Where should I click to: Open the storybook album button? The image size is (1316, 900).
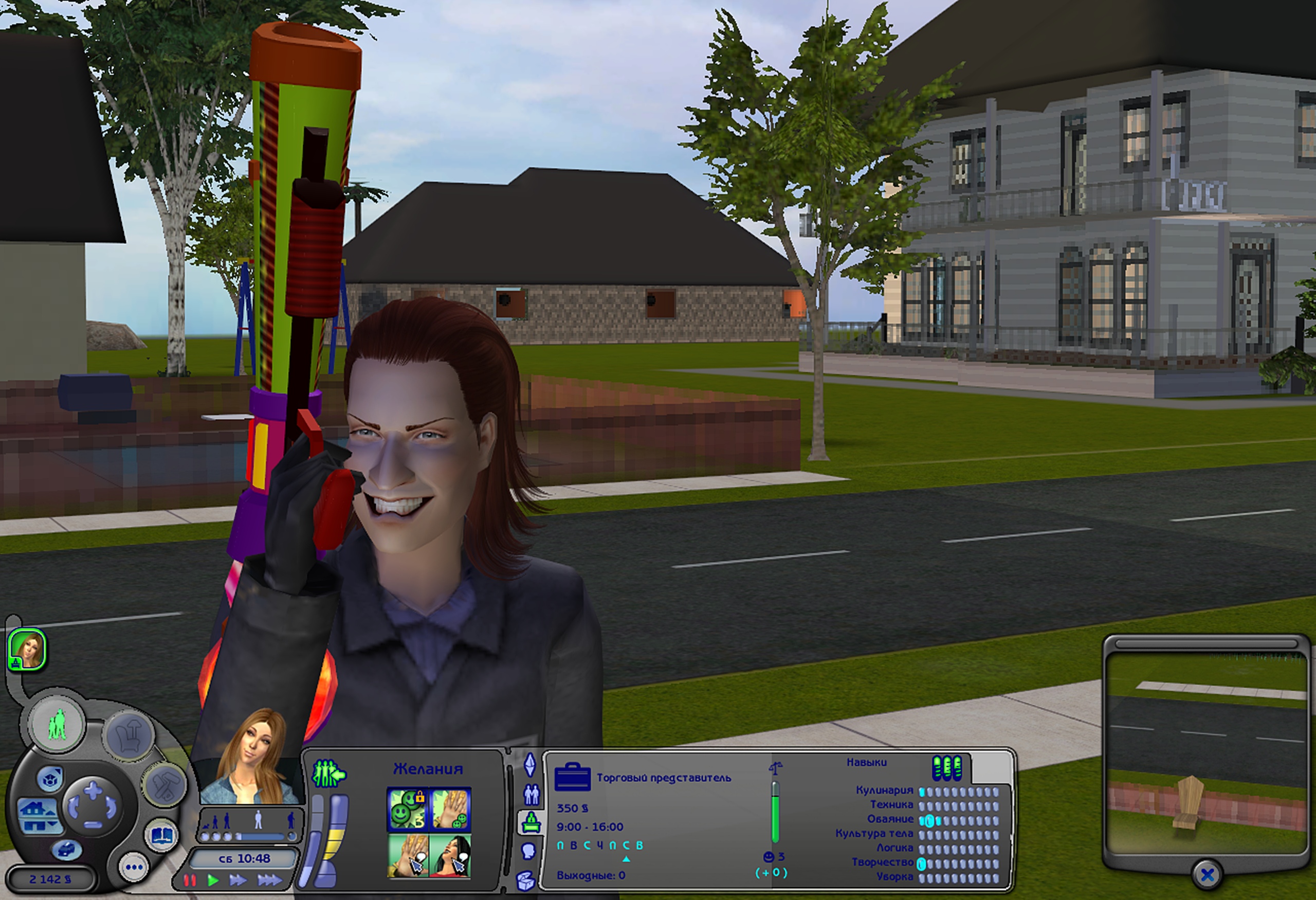161,835
